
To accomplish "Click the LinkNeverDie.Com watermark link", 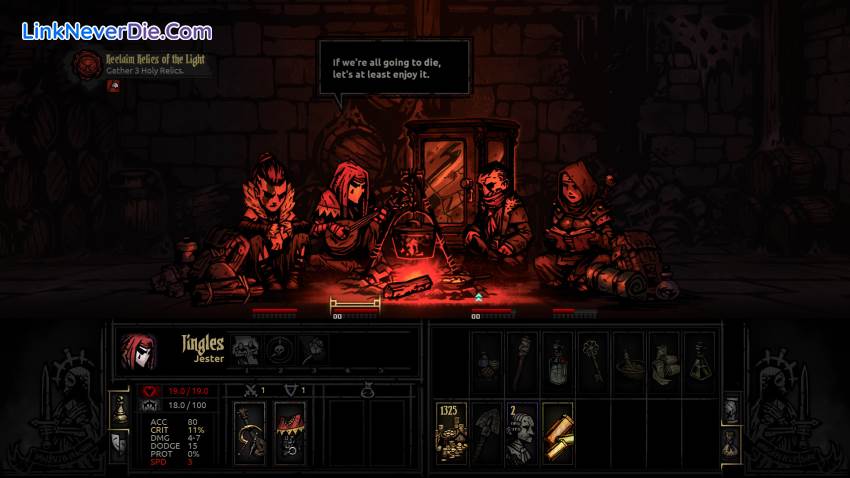I will (x=117, y=32).
